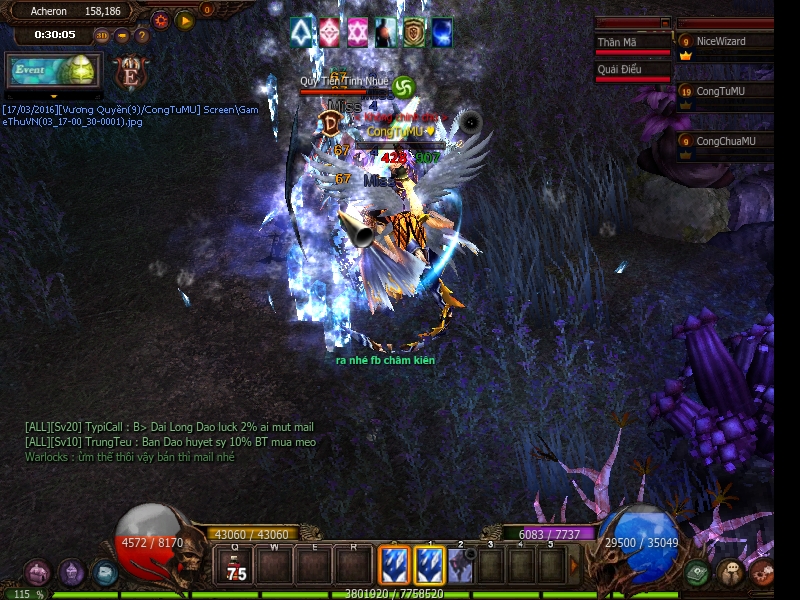Select the white upward arrow buff icon
Screen dimensions: 800x600
coord(302,32)
